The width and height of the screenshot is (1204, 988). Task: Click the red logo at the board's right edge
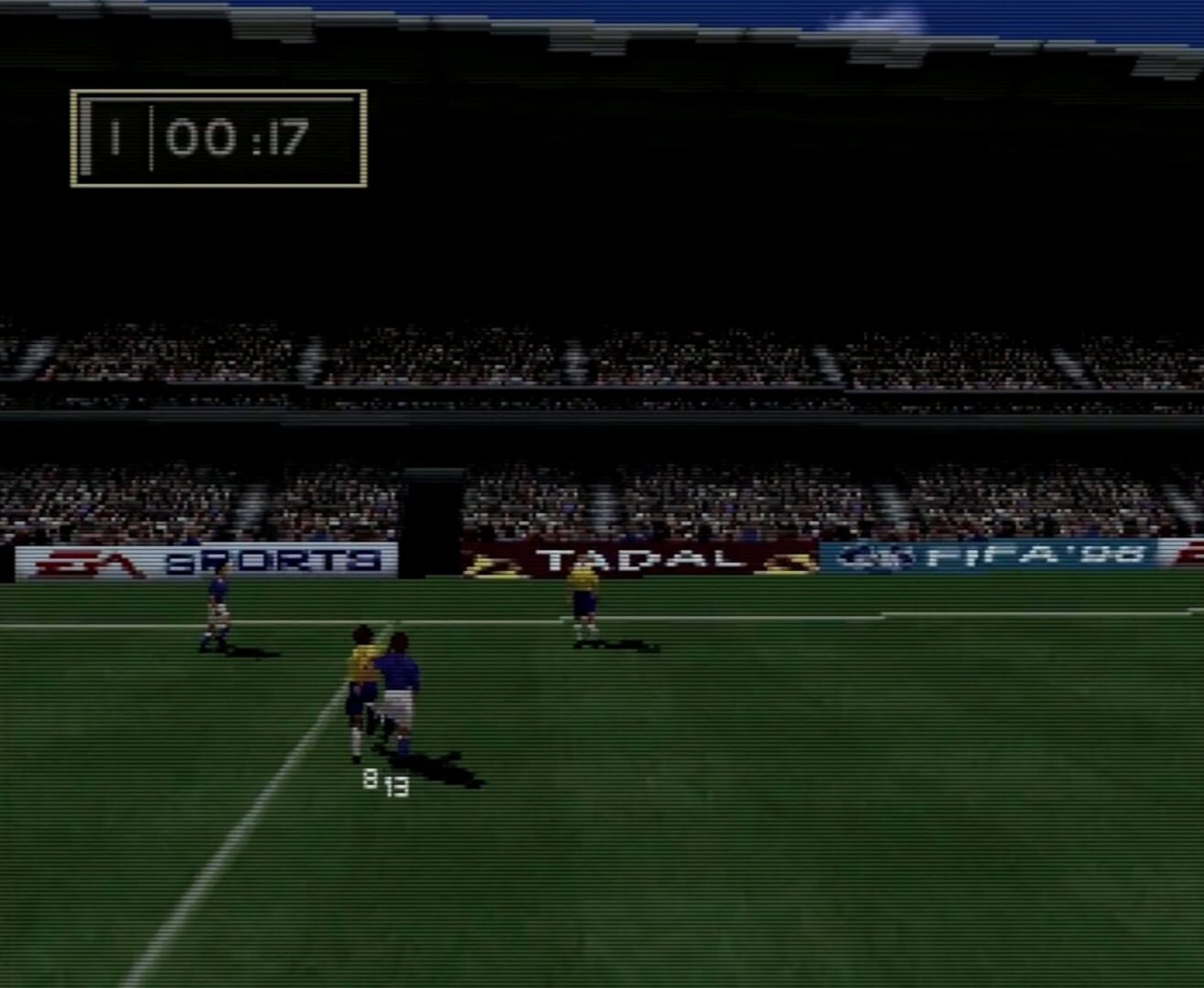(x=1189, y=555)
